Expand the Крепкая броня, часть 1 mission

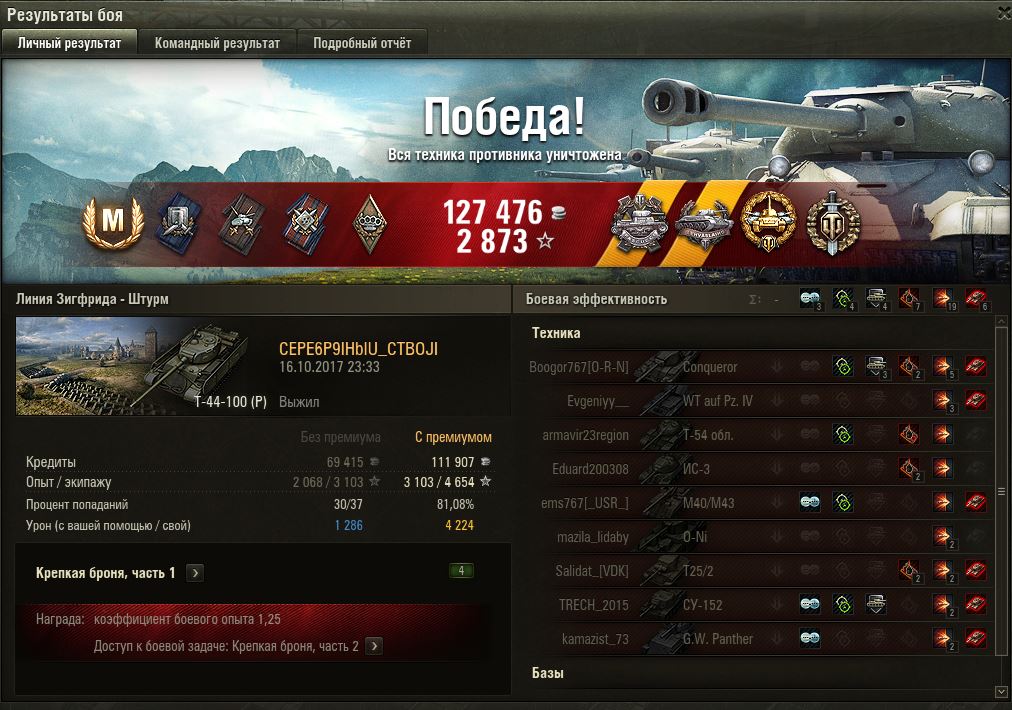[196, 573]
